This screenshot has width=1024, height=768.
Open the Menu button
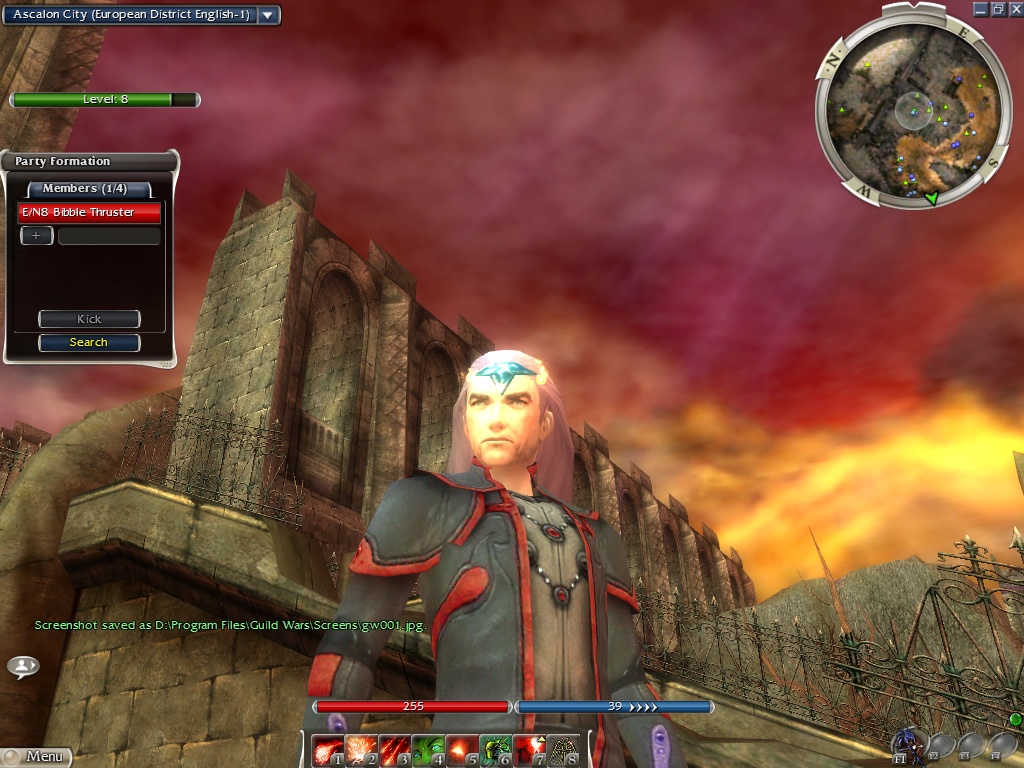pos(38,757)
